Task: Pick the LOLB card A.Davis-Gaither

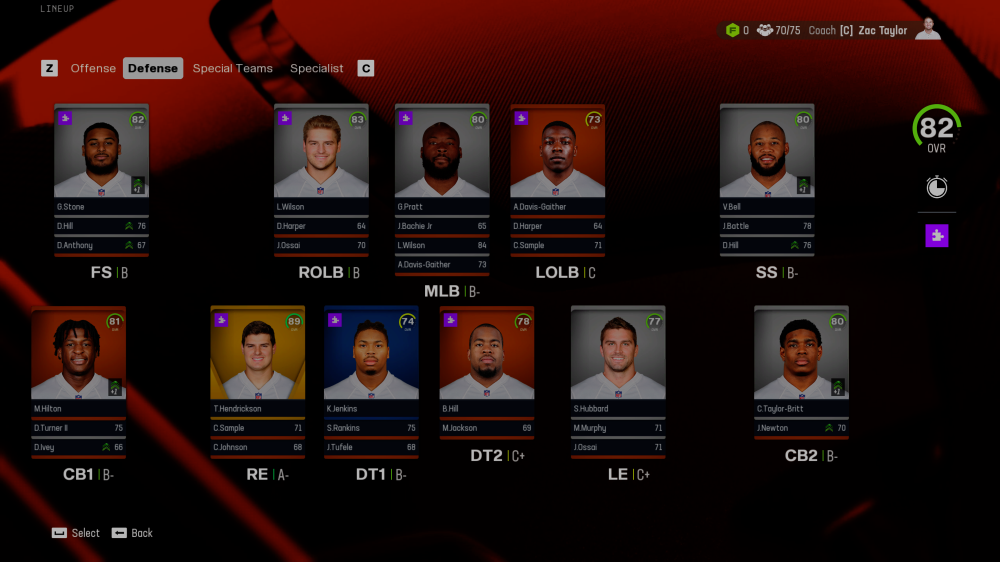Action: 557,155
